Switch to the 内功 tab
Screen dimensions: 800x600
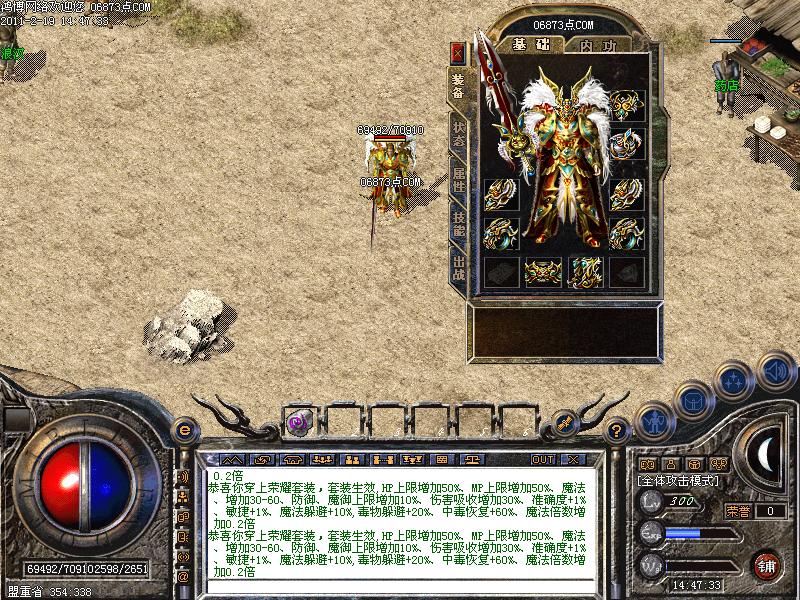[598, 45]
